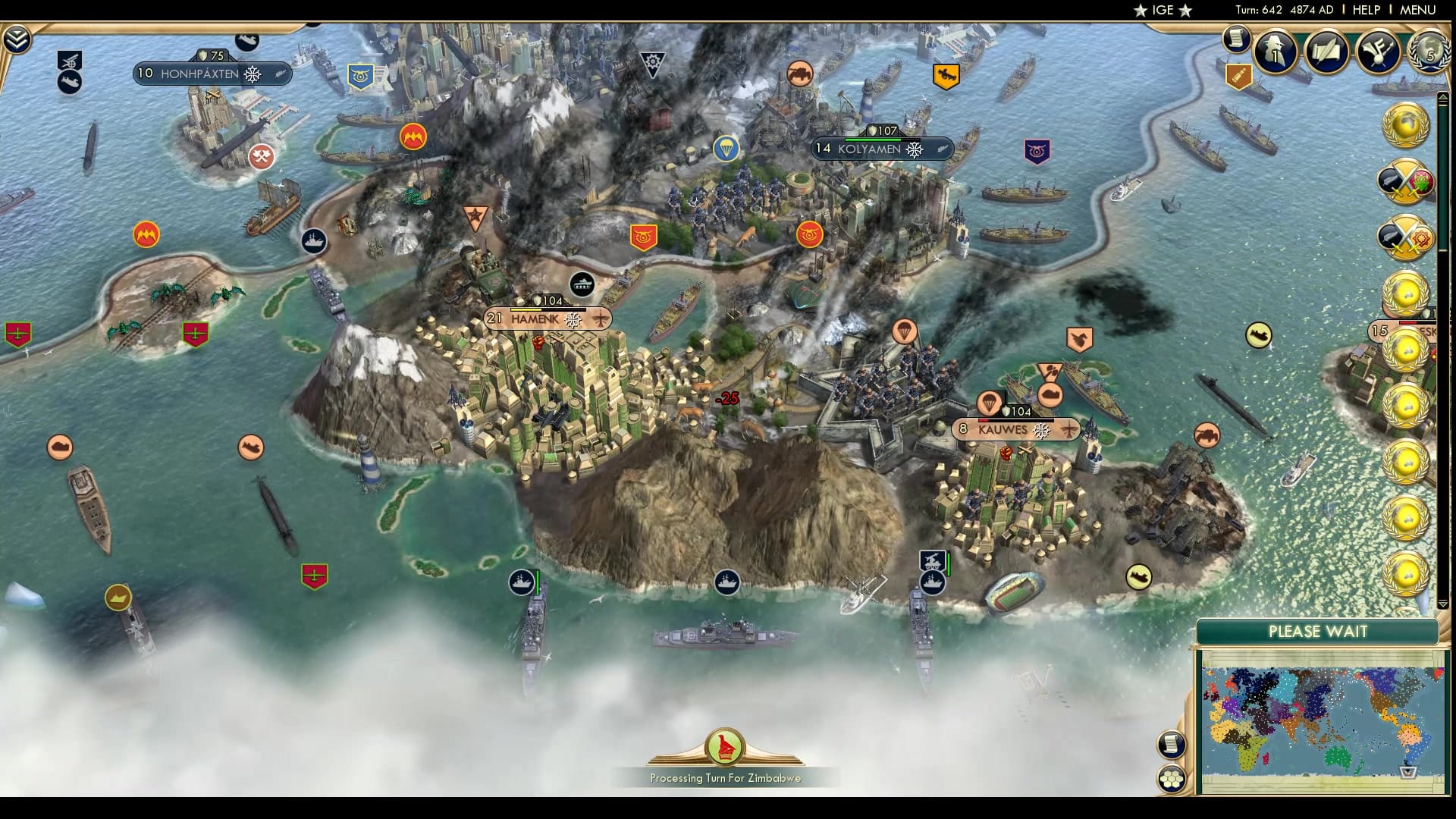1456x819 pixels.
Task: Open the Espionage overview spy icon
Action: pyautogui.click(x=1275, y=51)
